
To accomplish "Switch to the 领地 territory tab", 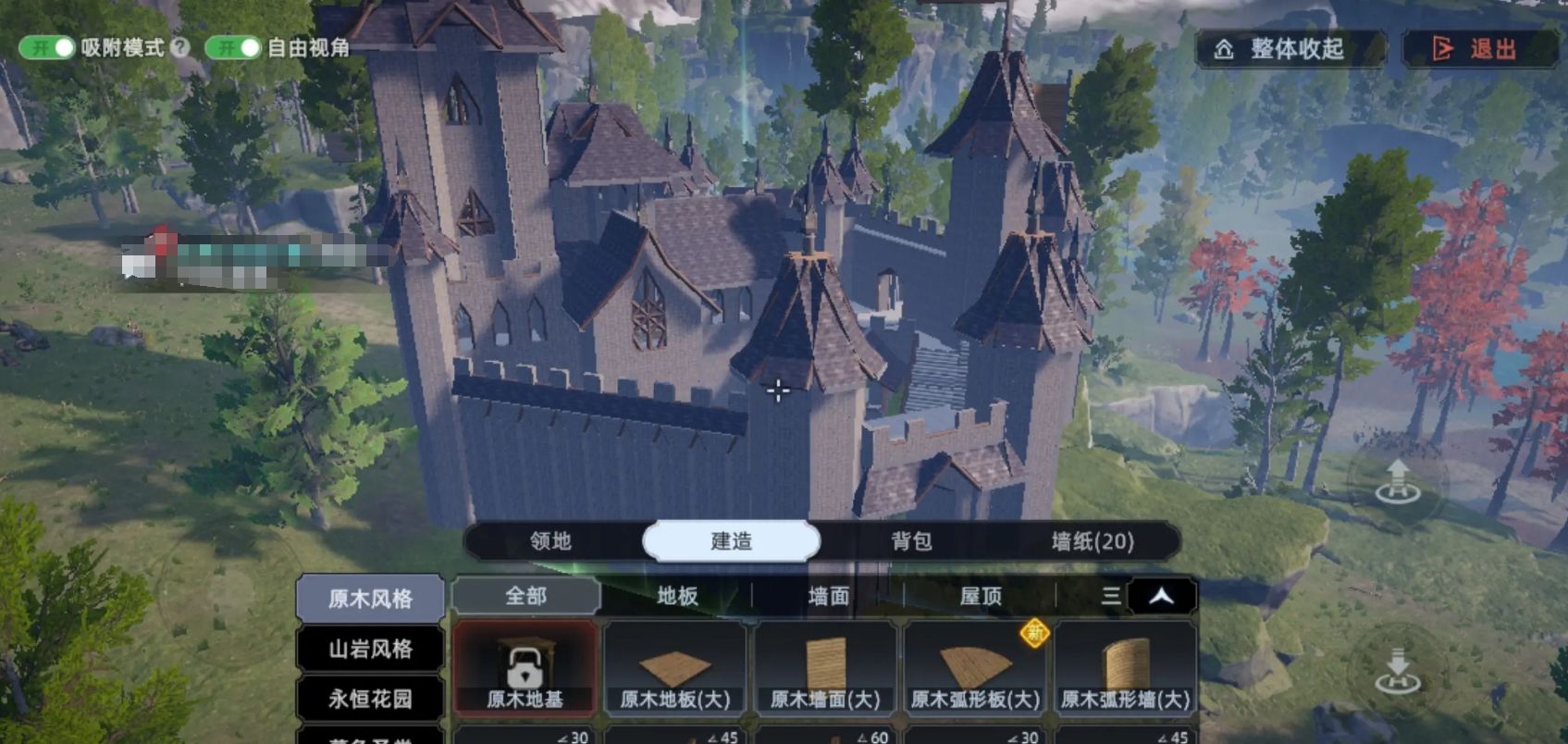I will (x=550, y=541).
